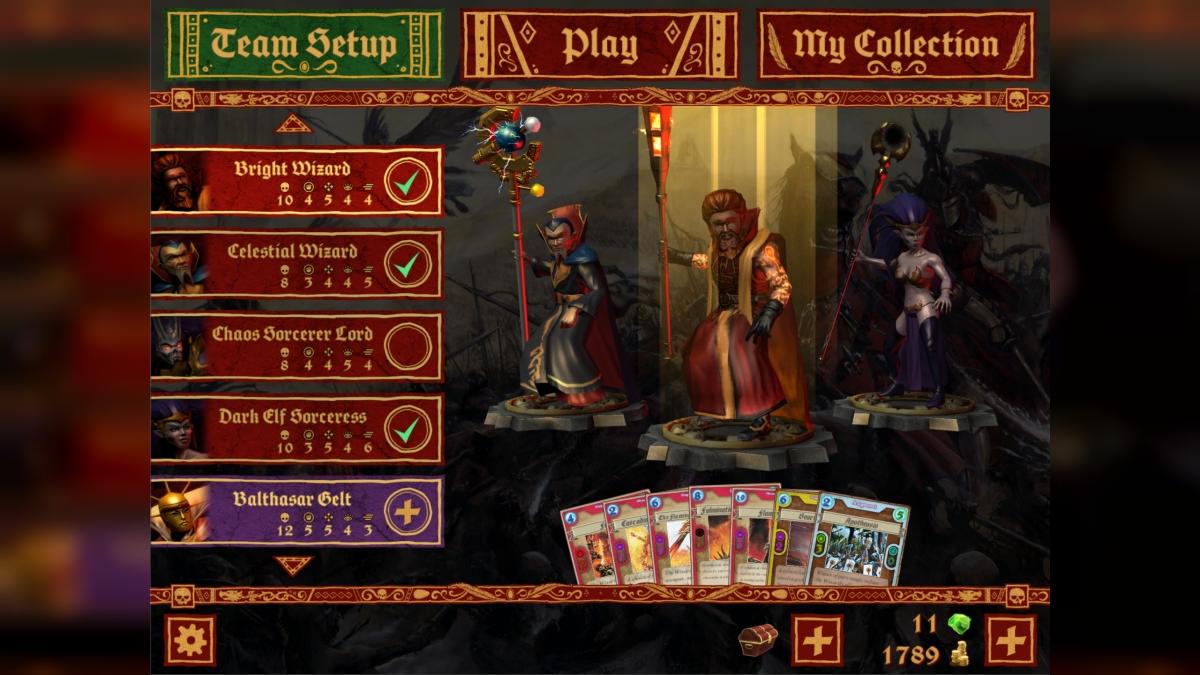Add currency with the plus beside the gold
This screenshot has height=675, width=1200.
[x=1010, y=640]
